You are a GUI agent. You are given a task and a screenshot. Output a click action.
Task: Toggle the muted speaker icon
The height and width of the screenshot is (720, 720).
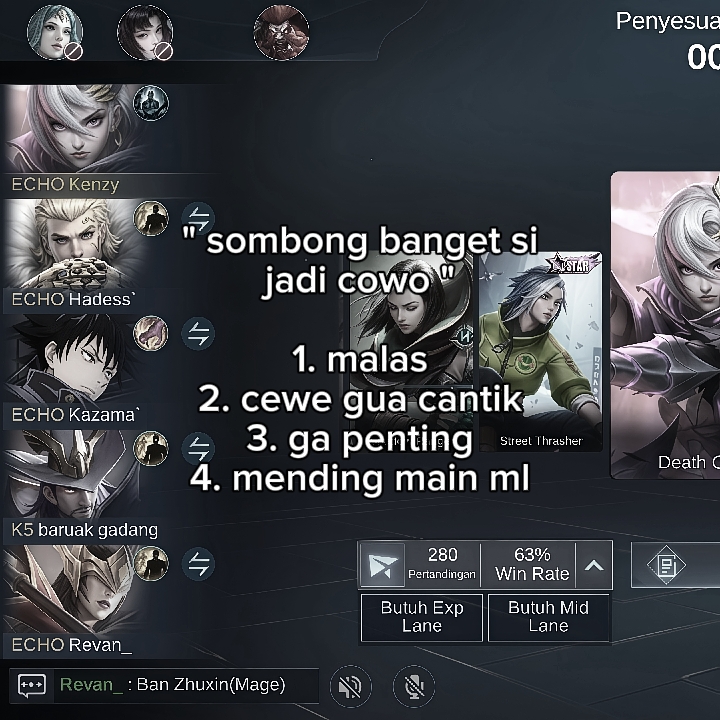click(350, 686)
